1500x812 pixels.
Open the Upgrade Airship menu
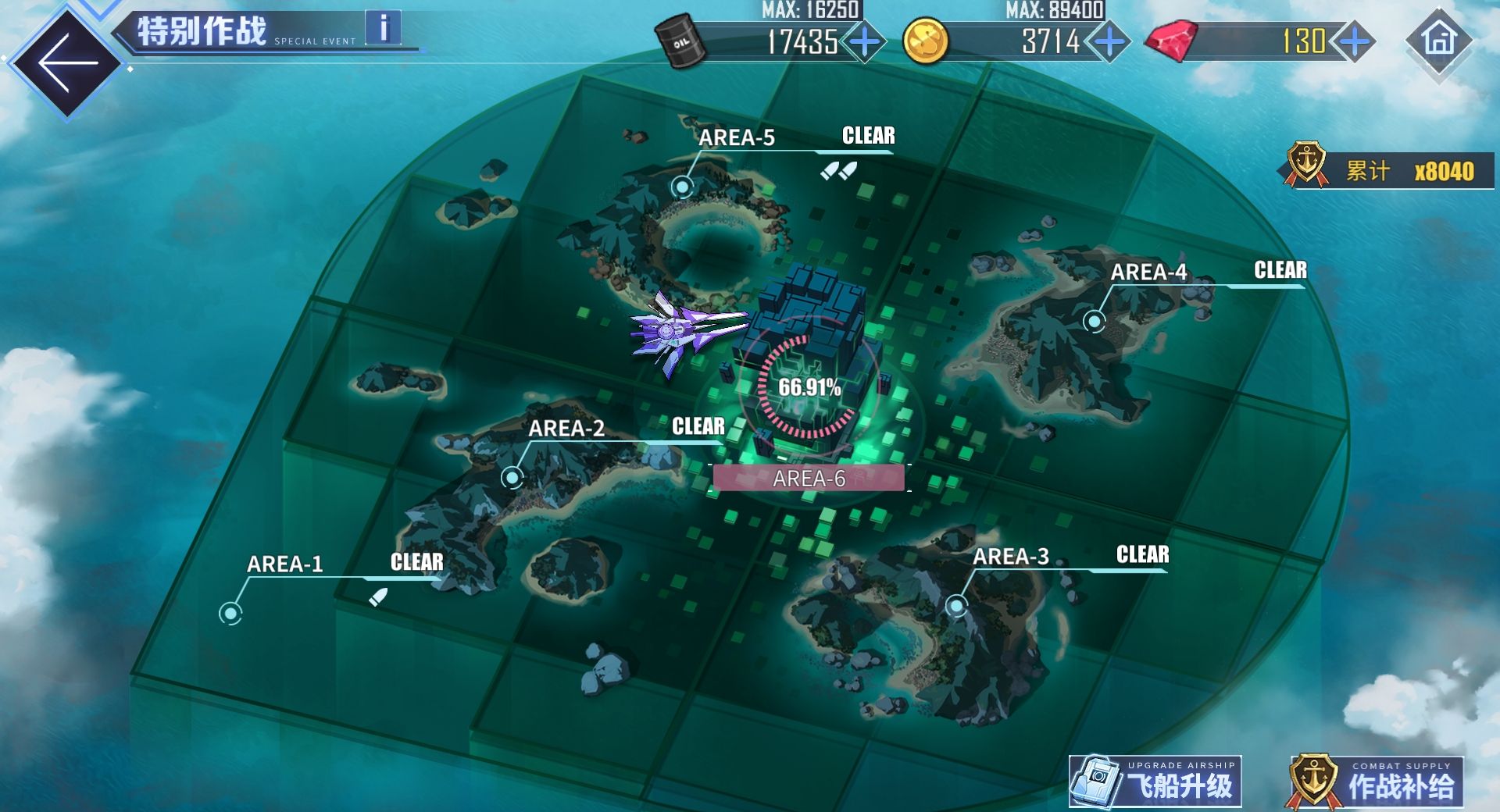1155,782
